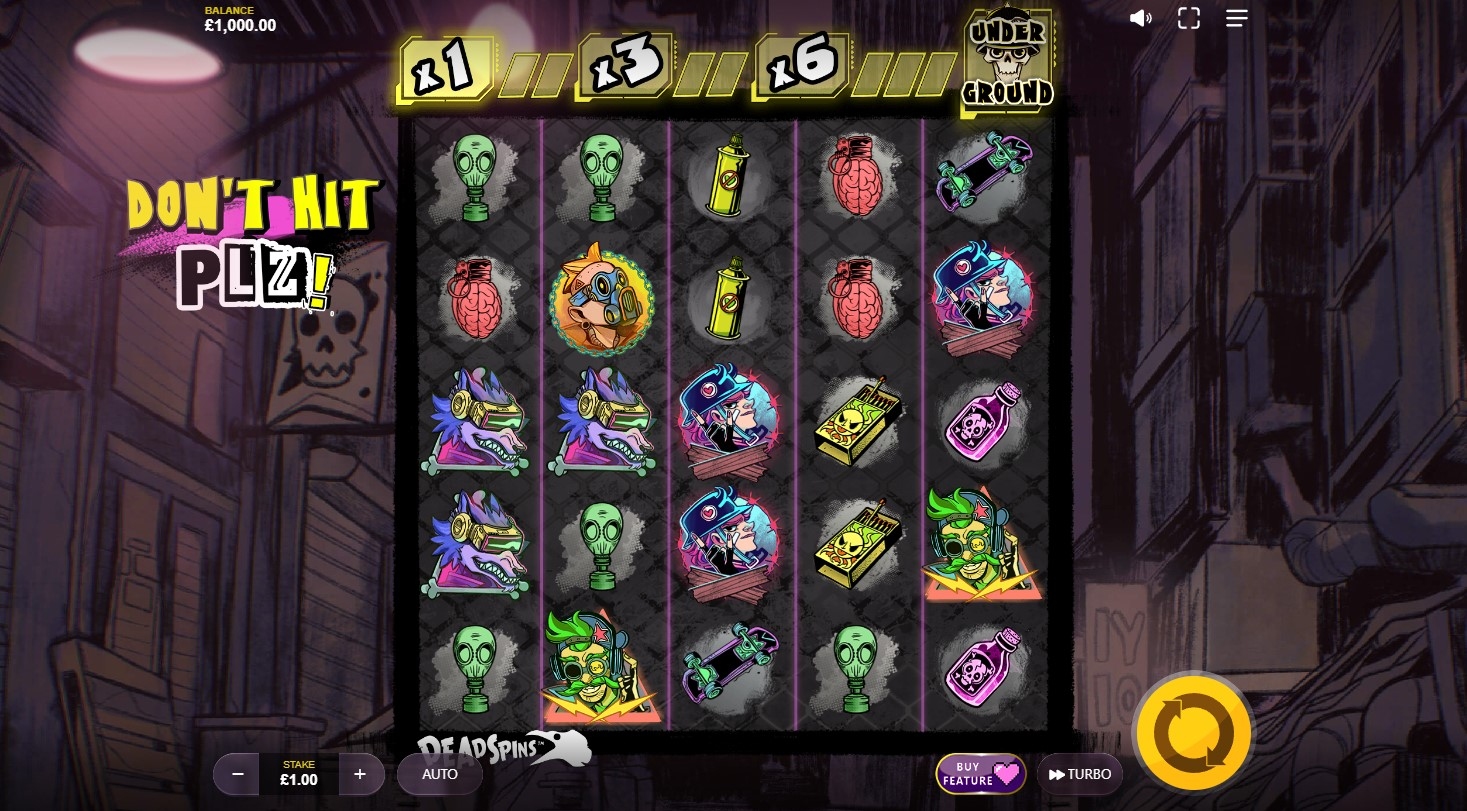Mute the game sound

[x=1140, y=19]
